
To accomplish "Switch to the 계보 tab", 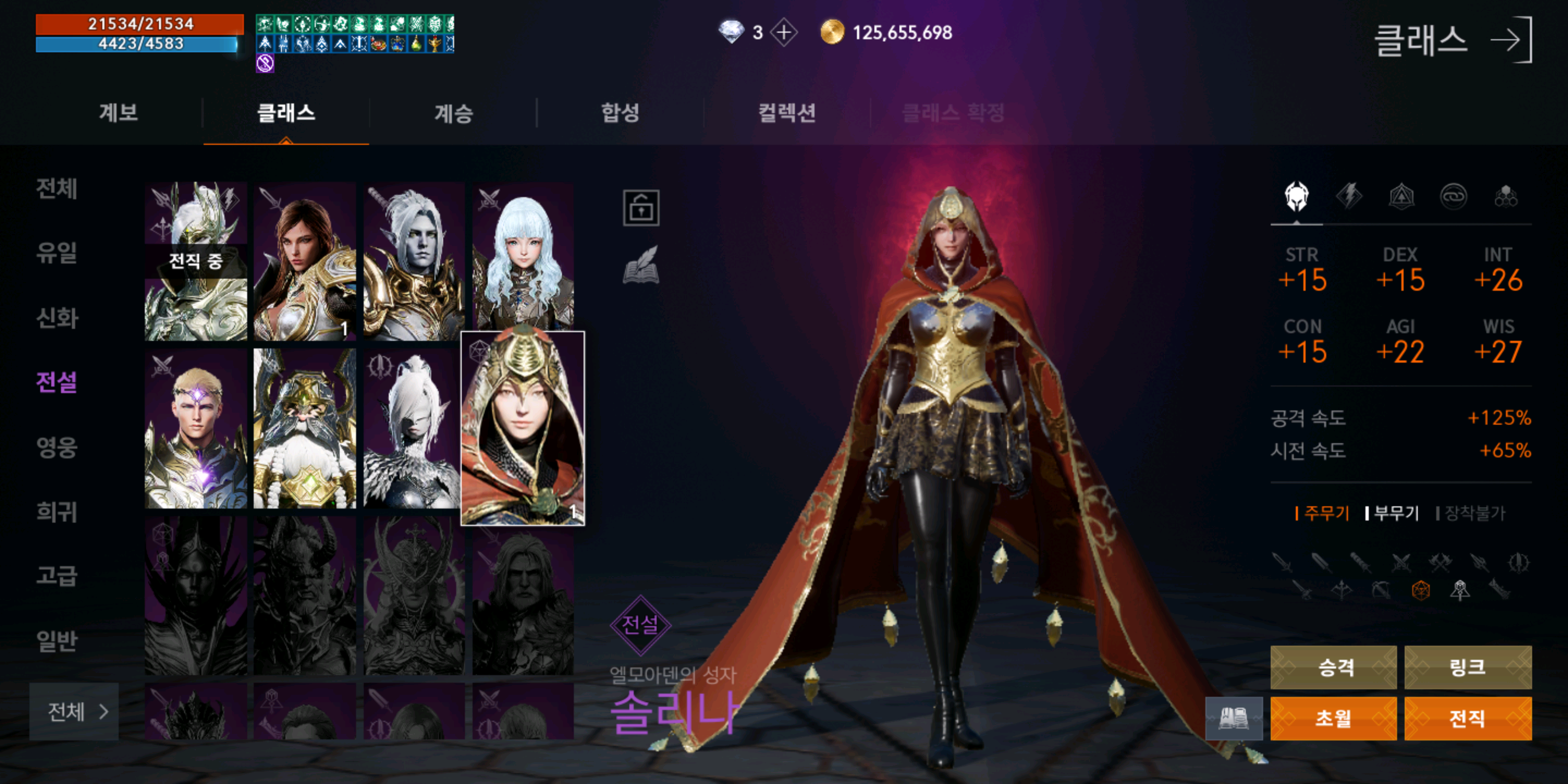I will coord(119,113).
